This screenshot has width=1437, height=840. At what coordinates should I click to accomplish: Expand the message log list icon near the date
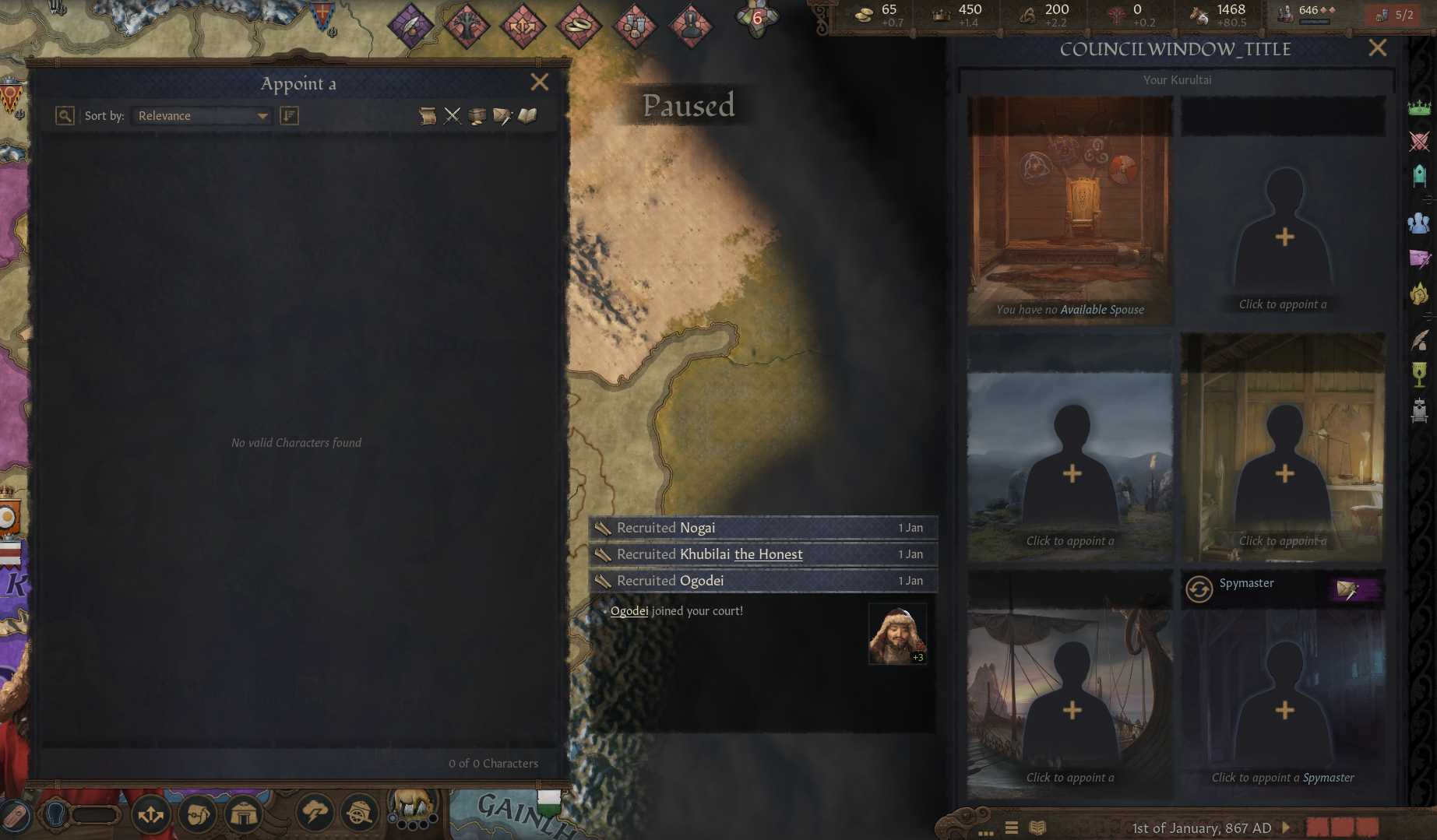1011,828
